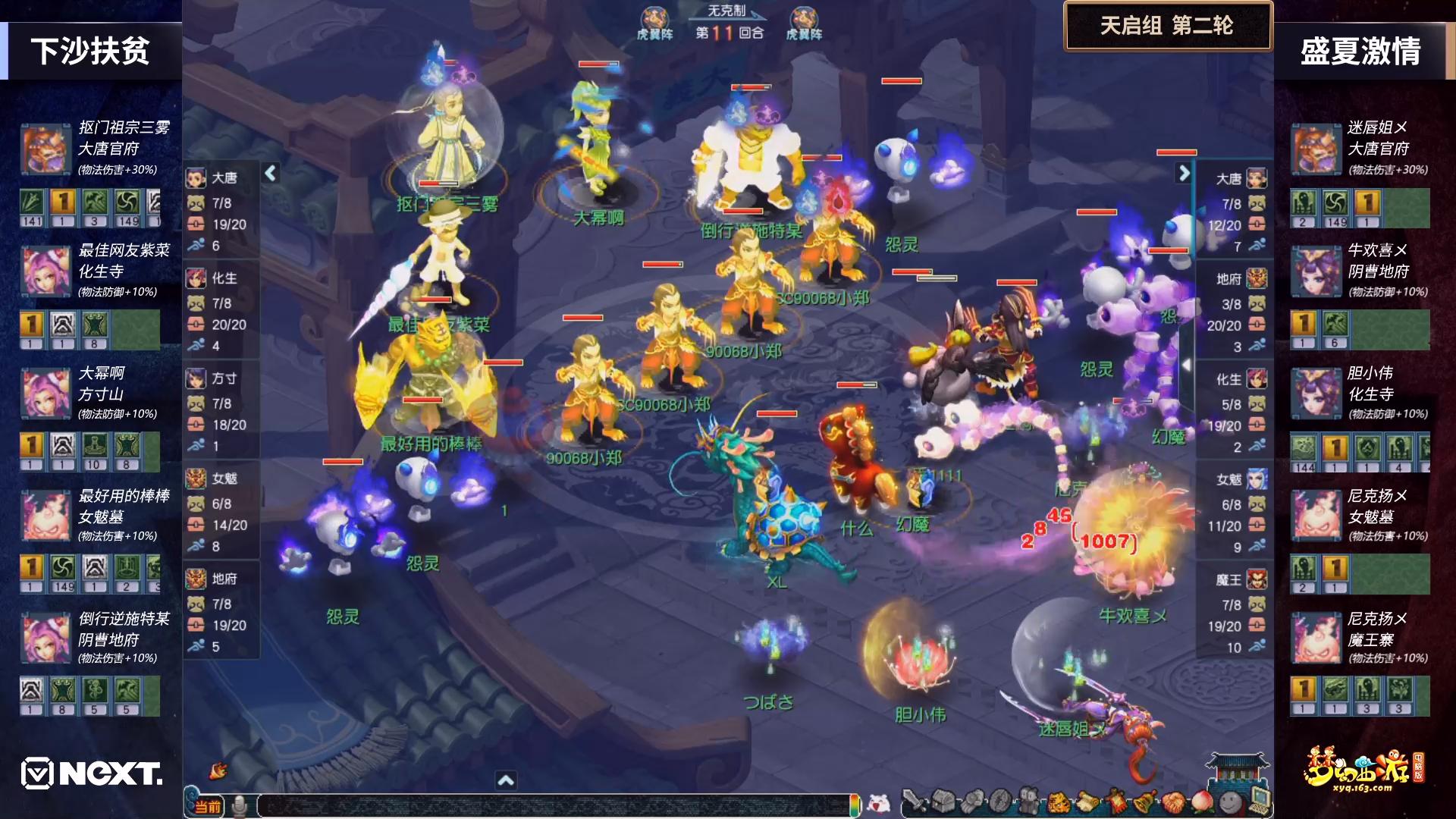Click the peach icon in toolbar
Viewport: 1456px width, 819px height.
pos(1202,801)
